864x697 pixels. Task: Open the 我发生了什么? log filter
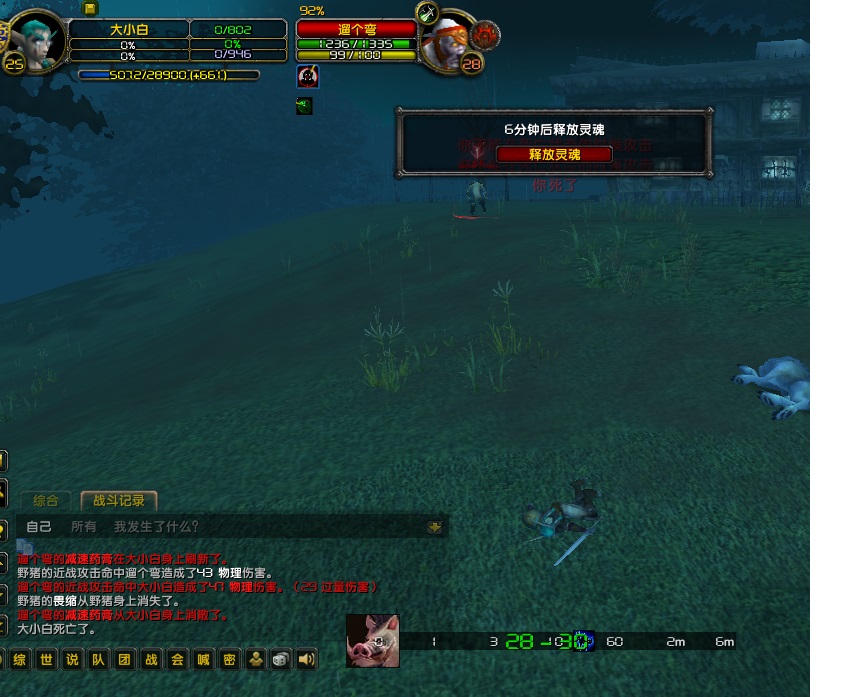pyautogui.click(x=156, y=527)
